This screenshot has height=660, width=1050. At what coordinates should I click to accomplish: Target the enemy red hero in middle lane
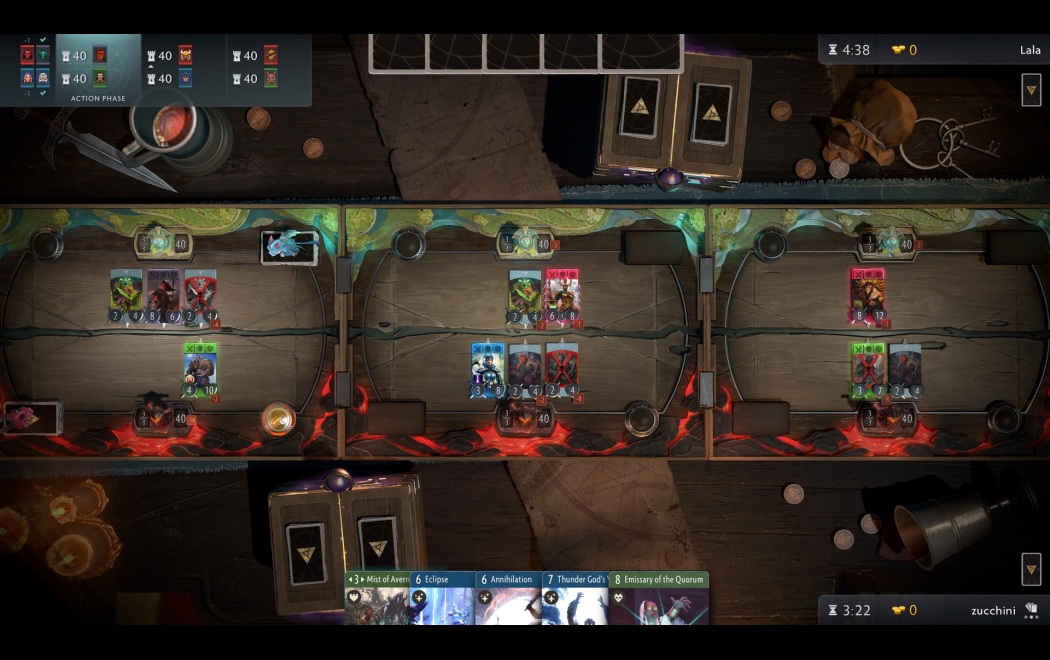(x=561, y=296)
